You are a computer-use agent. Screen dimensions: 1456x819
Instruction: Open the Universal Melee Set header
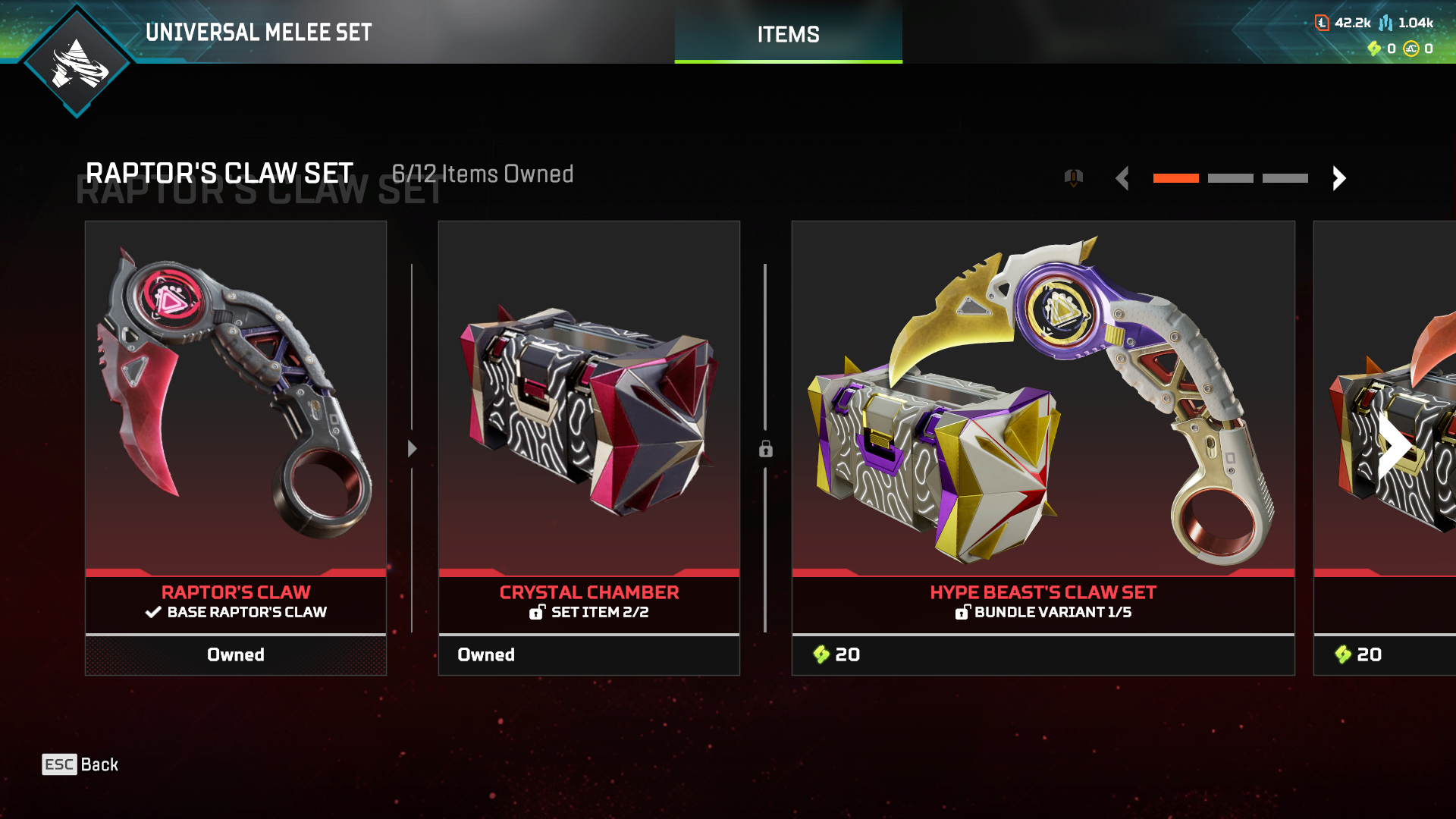click(259, 33)
